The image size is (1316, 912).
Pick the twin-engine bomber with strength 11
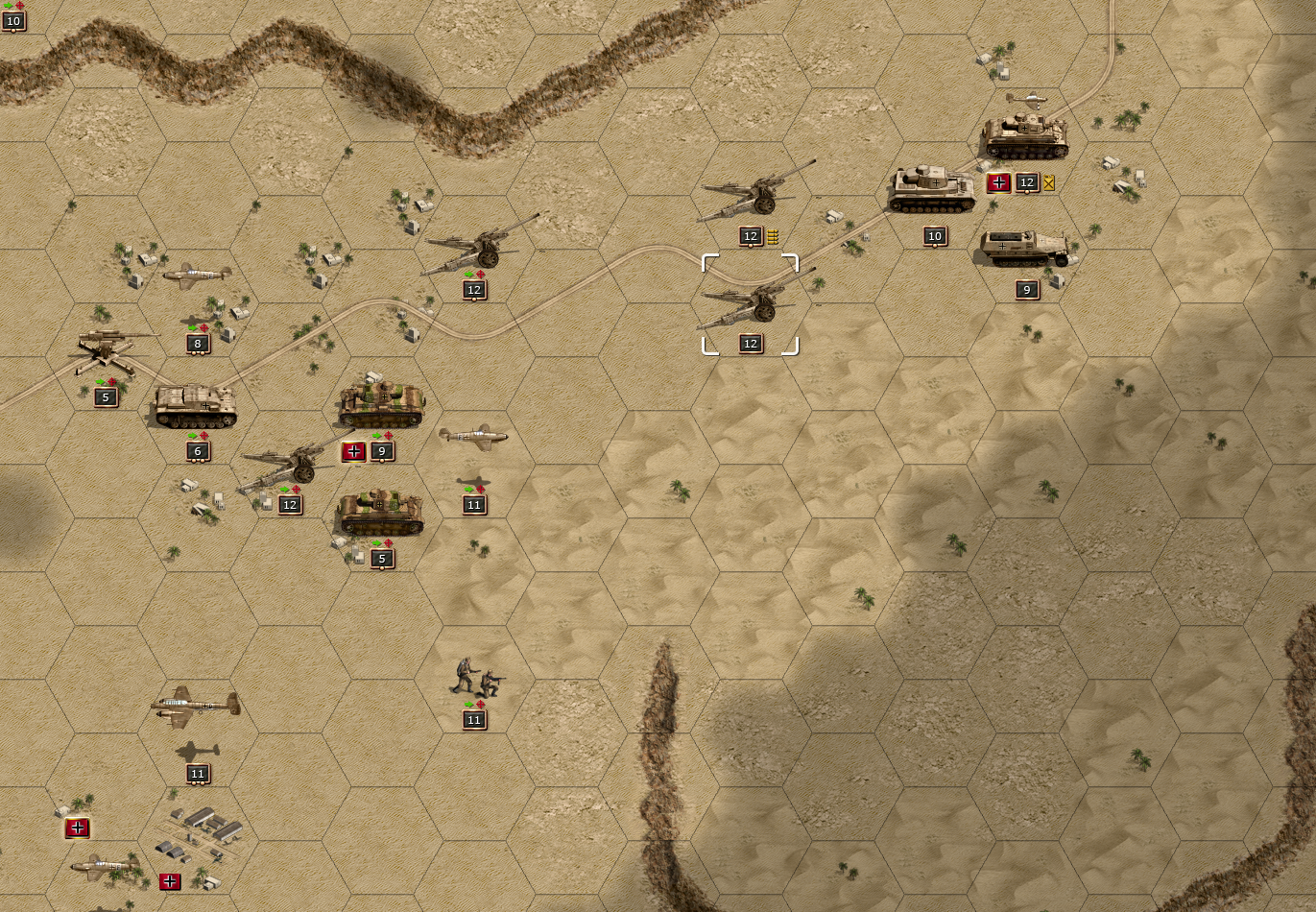196,708
